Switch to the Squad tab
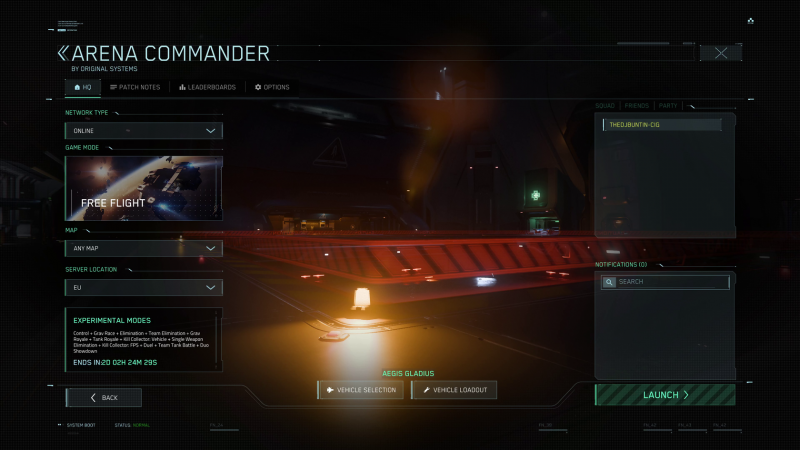 [x=605, y=105]
